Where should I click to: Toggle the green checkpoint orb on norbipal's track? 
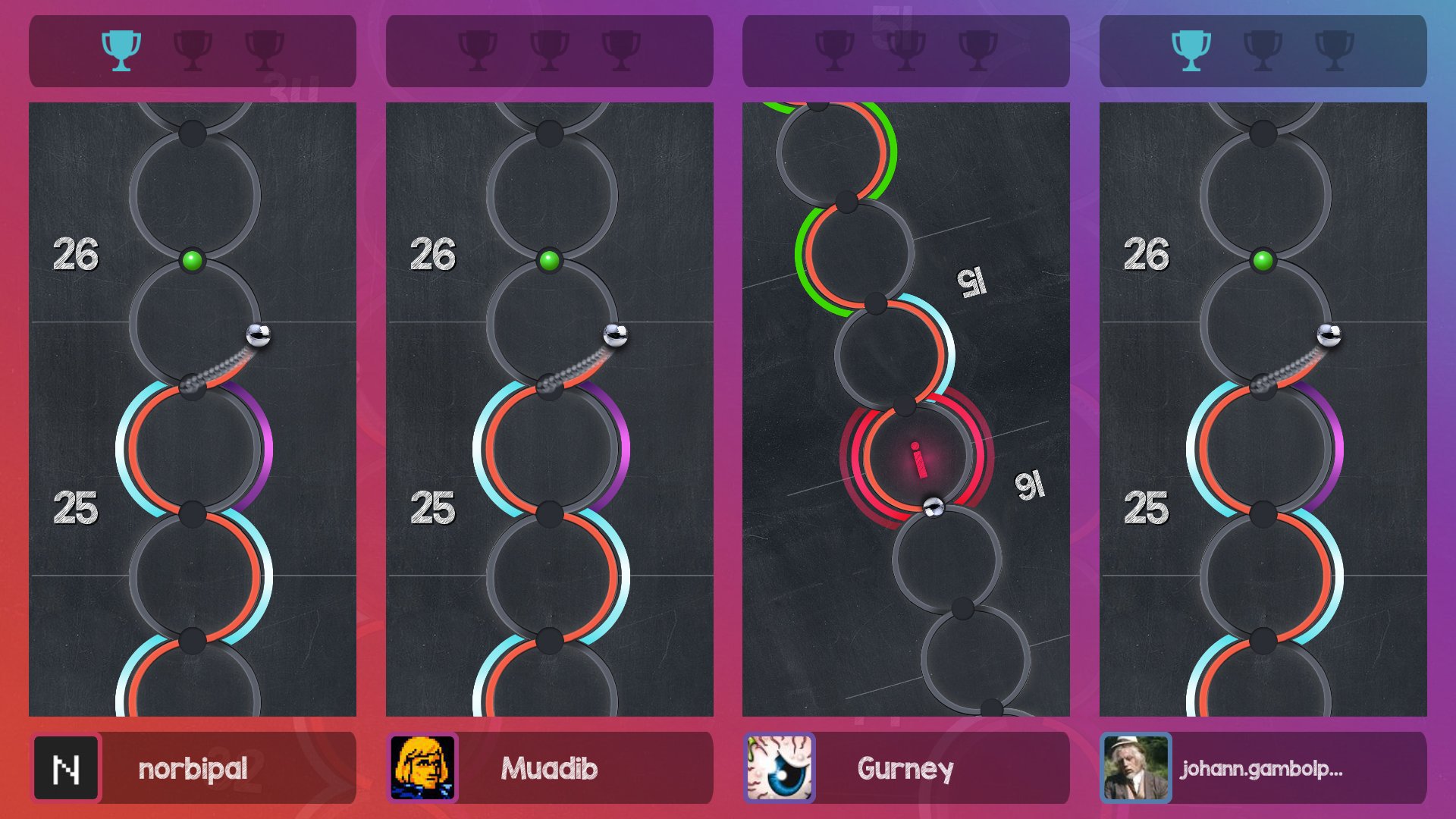[192, 259]
